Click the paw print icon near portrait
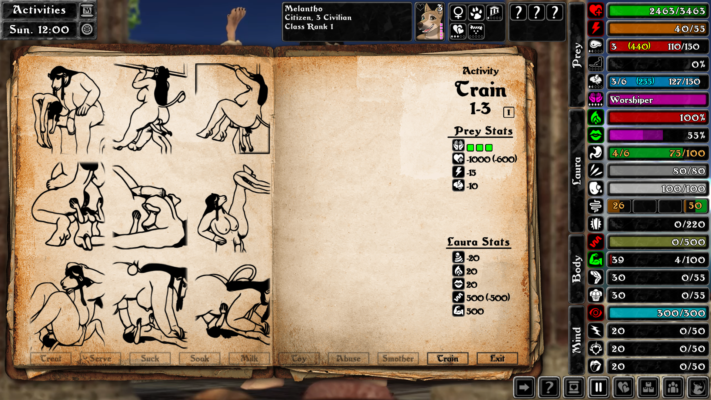The width and height of the screenshot is (711, 400). (477, 13)
